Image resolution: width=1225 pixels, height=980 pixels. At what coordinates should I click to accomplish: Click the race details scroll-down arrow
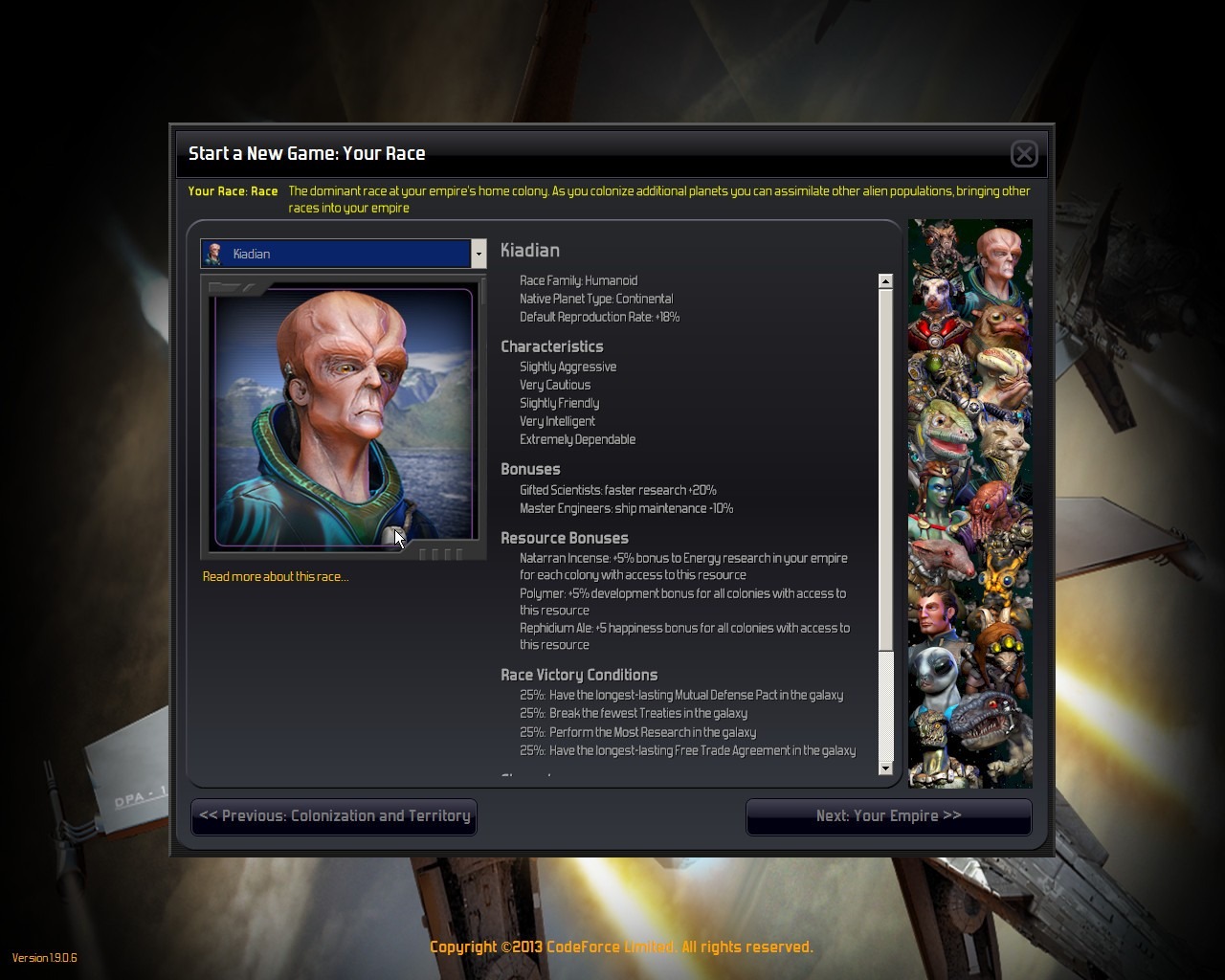(x=885, y=768)
